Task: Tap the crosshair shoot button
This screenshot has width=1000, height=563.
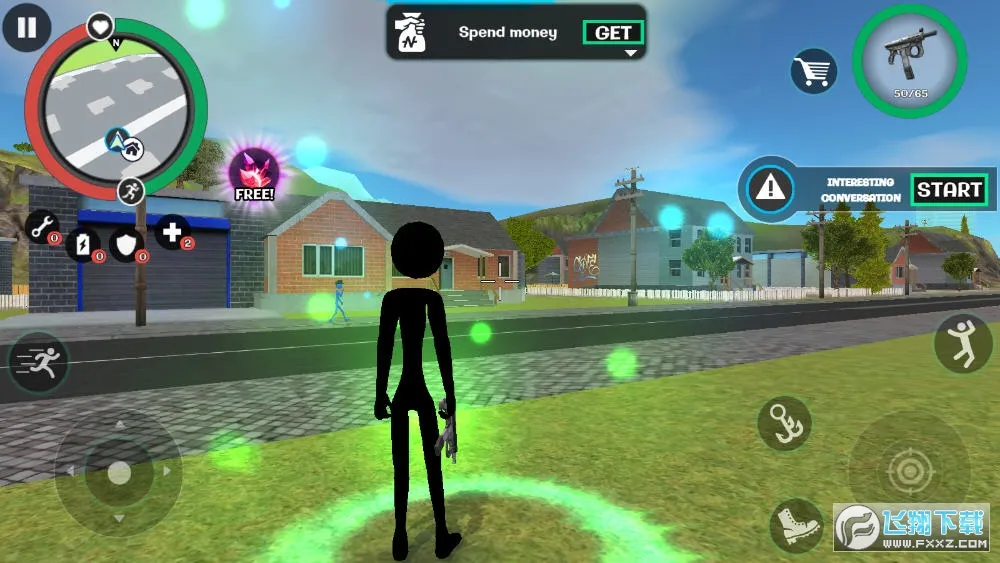Action: [x=909, y=471]
